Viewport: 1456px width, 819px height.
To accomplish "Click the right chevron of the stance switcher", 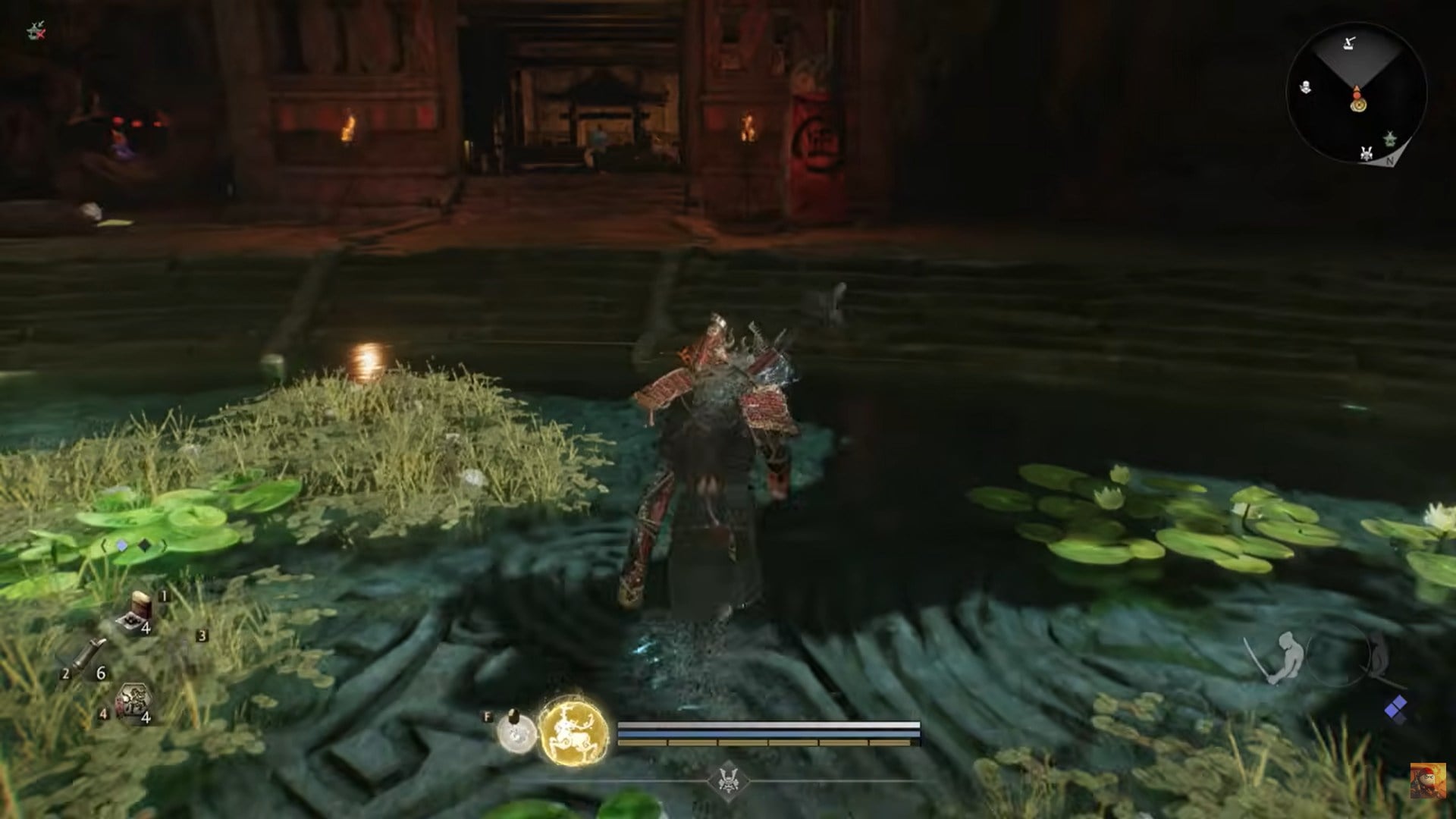I will 164,545.
